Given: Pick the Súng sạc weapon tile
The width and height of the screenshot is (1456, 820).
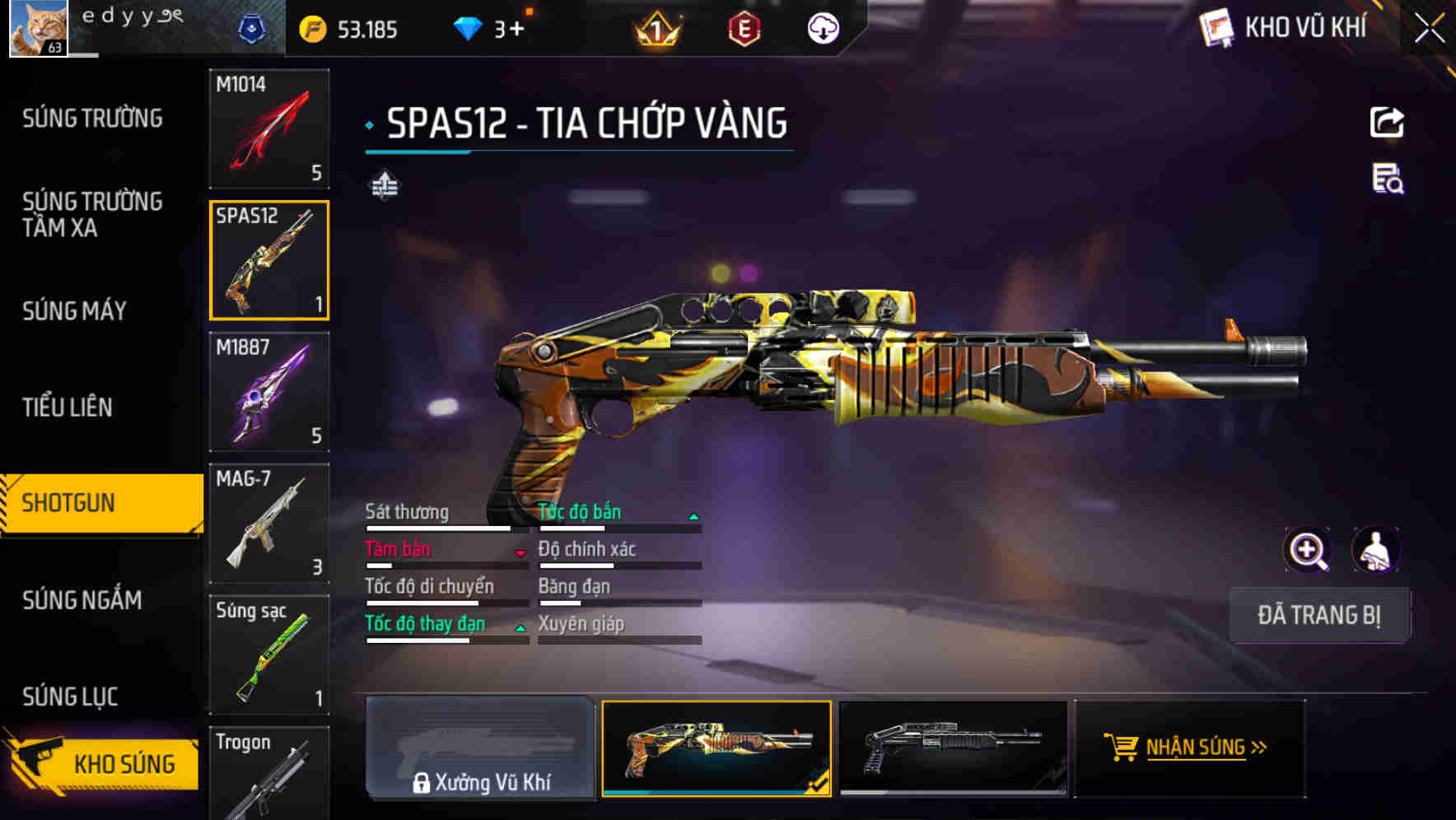Looking at the screenshot, I should click(269, 655).
